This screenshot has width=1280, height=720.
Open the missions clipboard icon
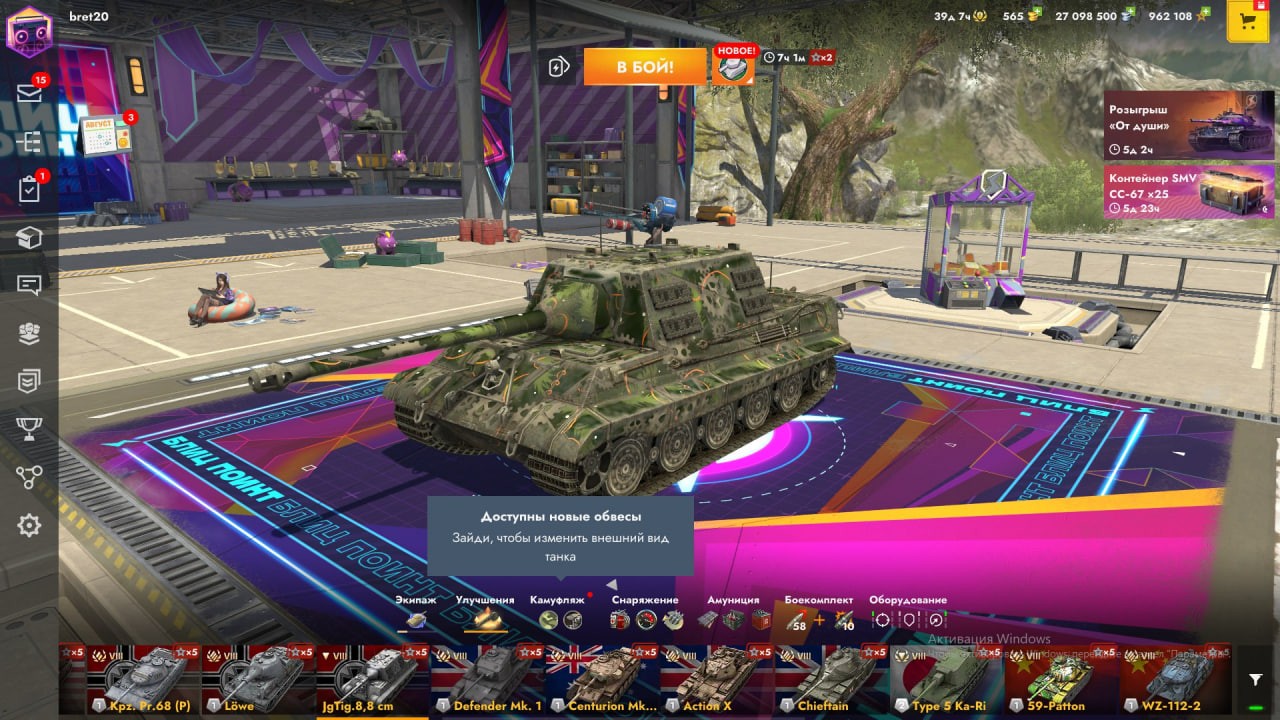tap(29, 189)
